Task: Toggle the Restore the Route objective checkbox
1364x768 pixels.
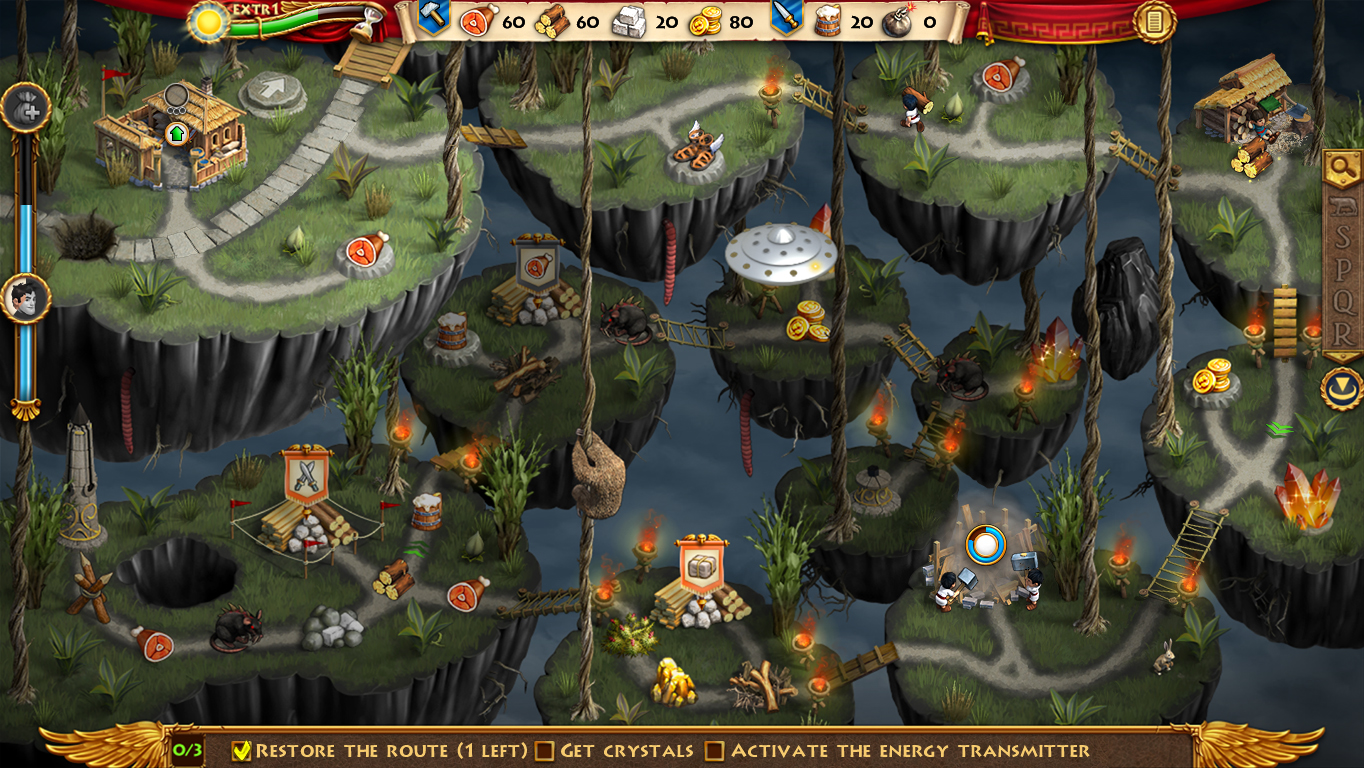Action: coord(241,750)
